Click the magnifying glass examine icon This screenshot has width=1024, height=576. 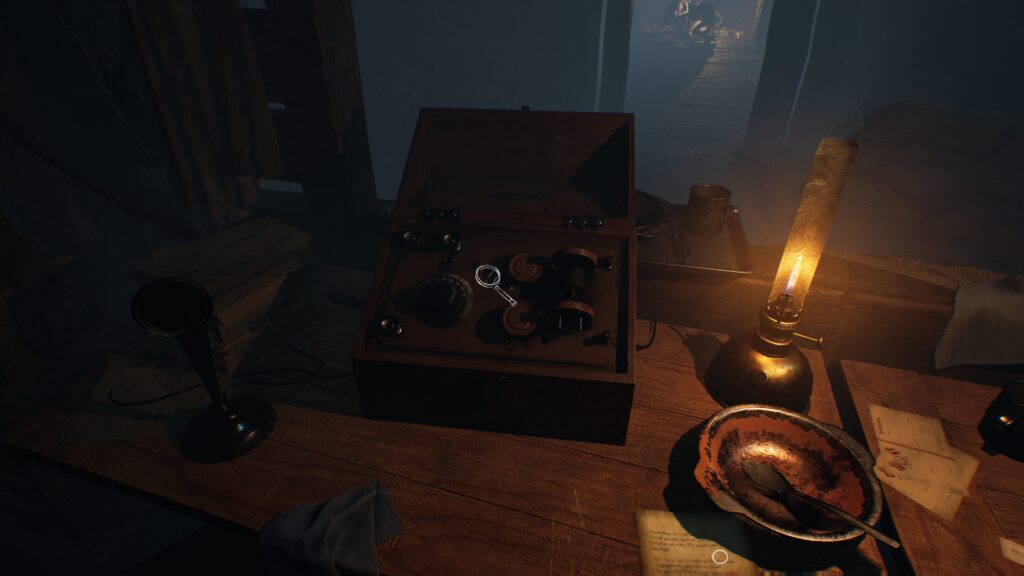coord(494,283)
